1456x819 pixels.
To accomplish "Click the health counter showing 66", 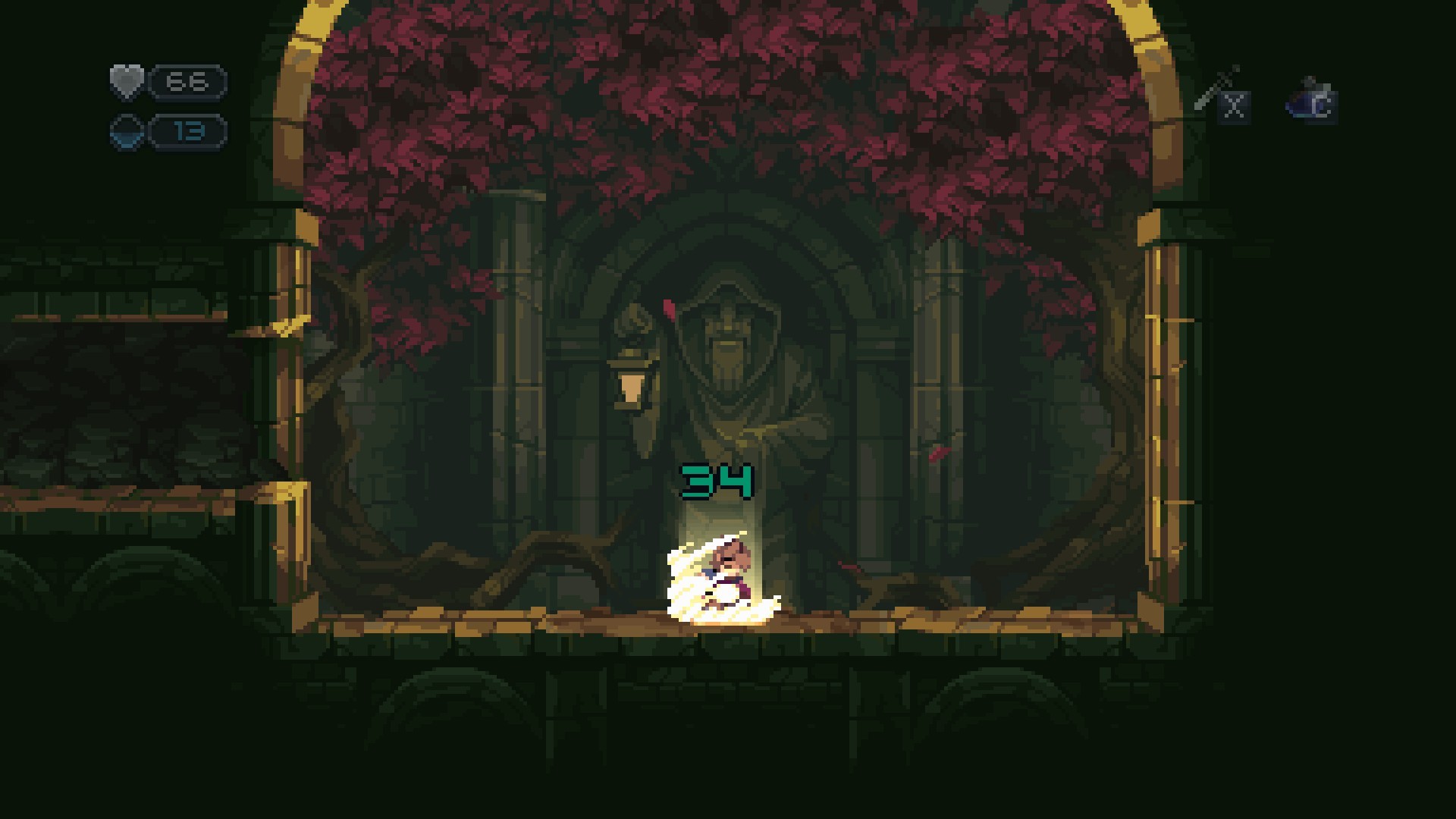I will pyautogui.click(x=187, y=80).
